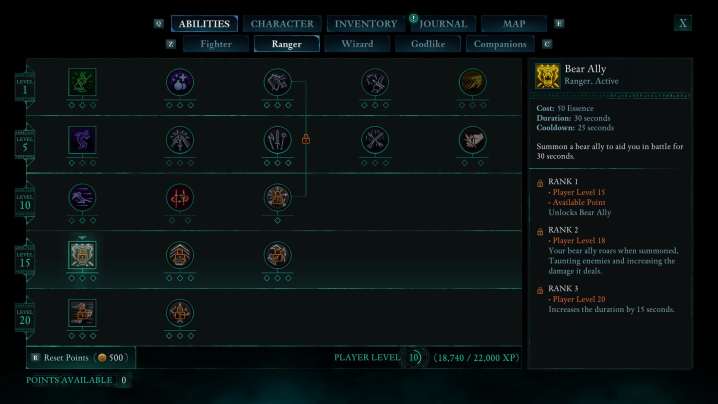This screenshot has height=404, width=718.
Task: Select the Abilities tab
Action: (204, 23)
